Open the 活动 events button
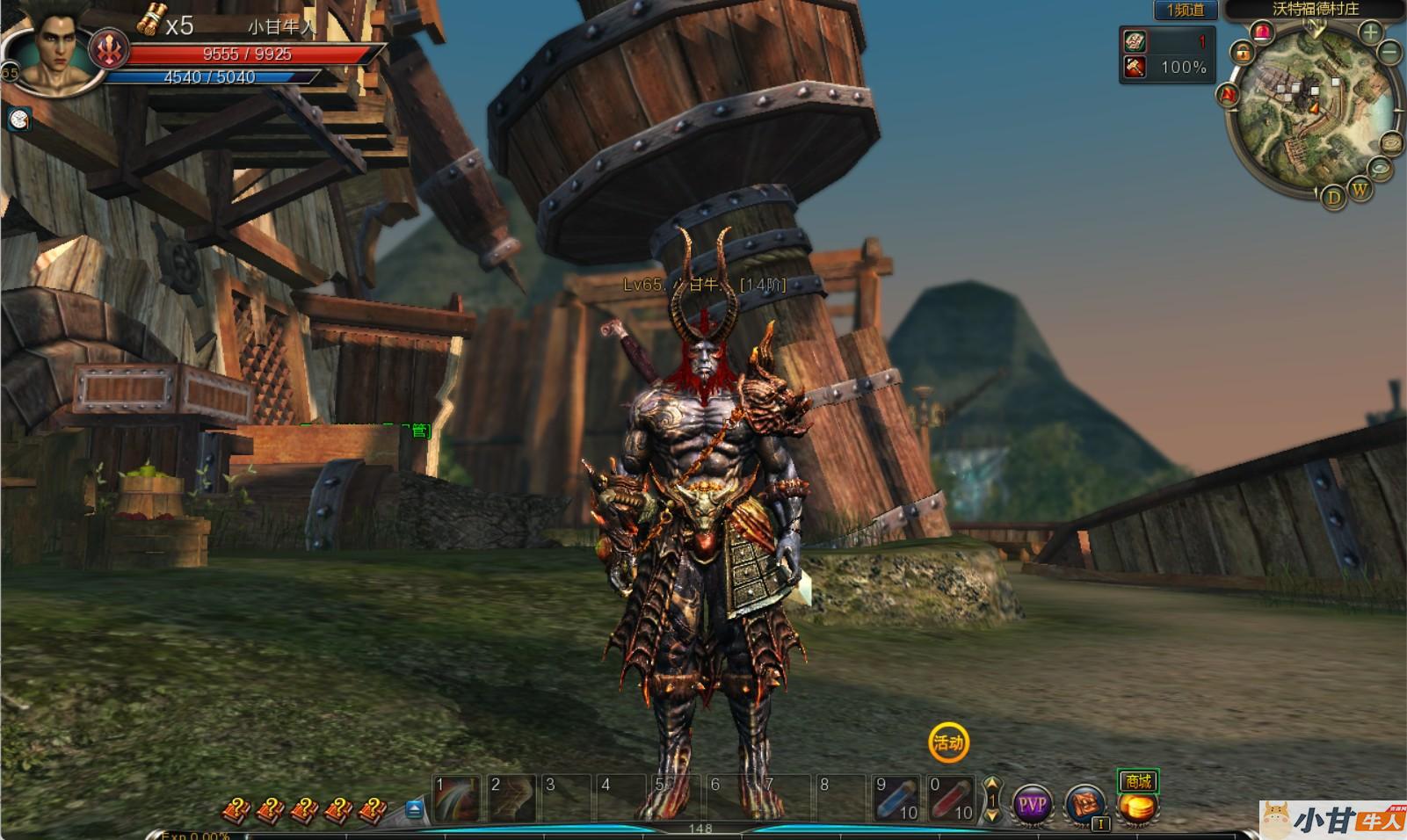The image size is (1407, 840). 948,742
